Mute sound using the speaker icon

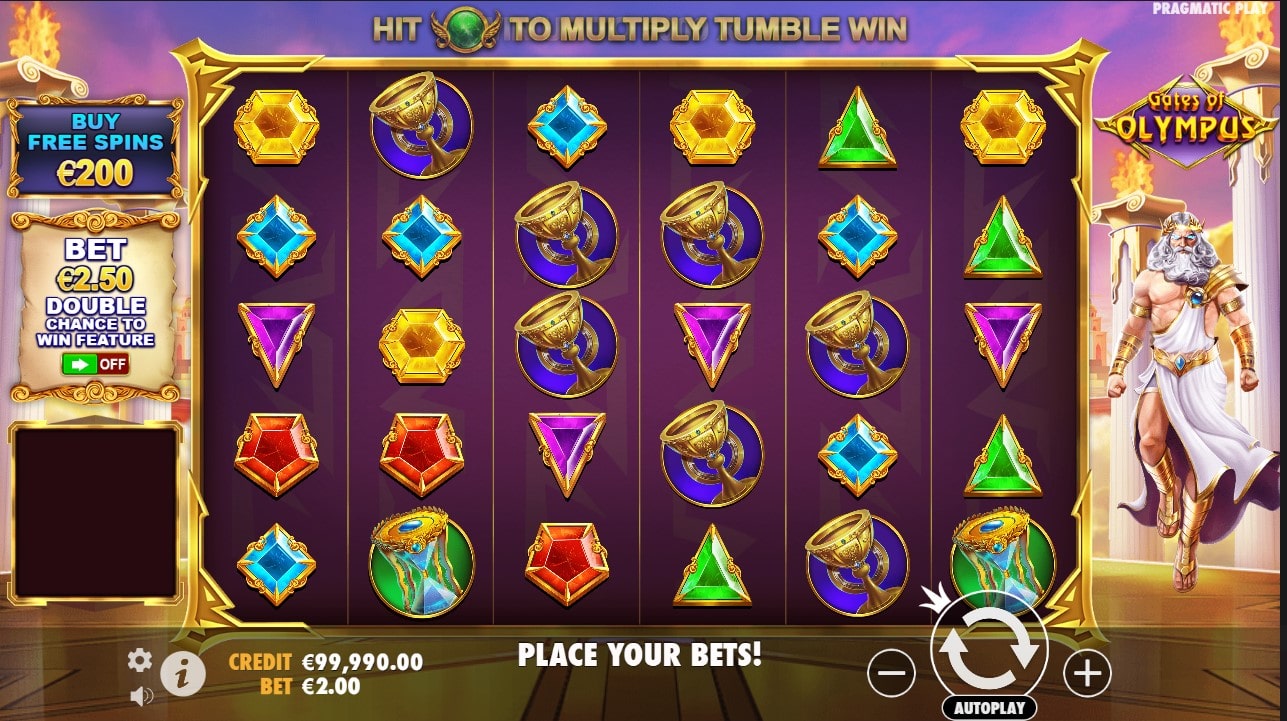(x=140, y=694)
